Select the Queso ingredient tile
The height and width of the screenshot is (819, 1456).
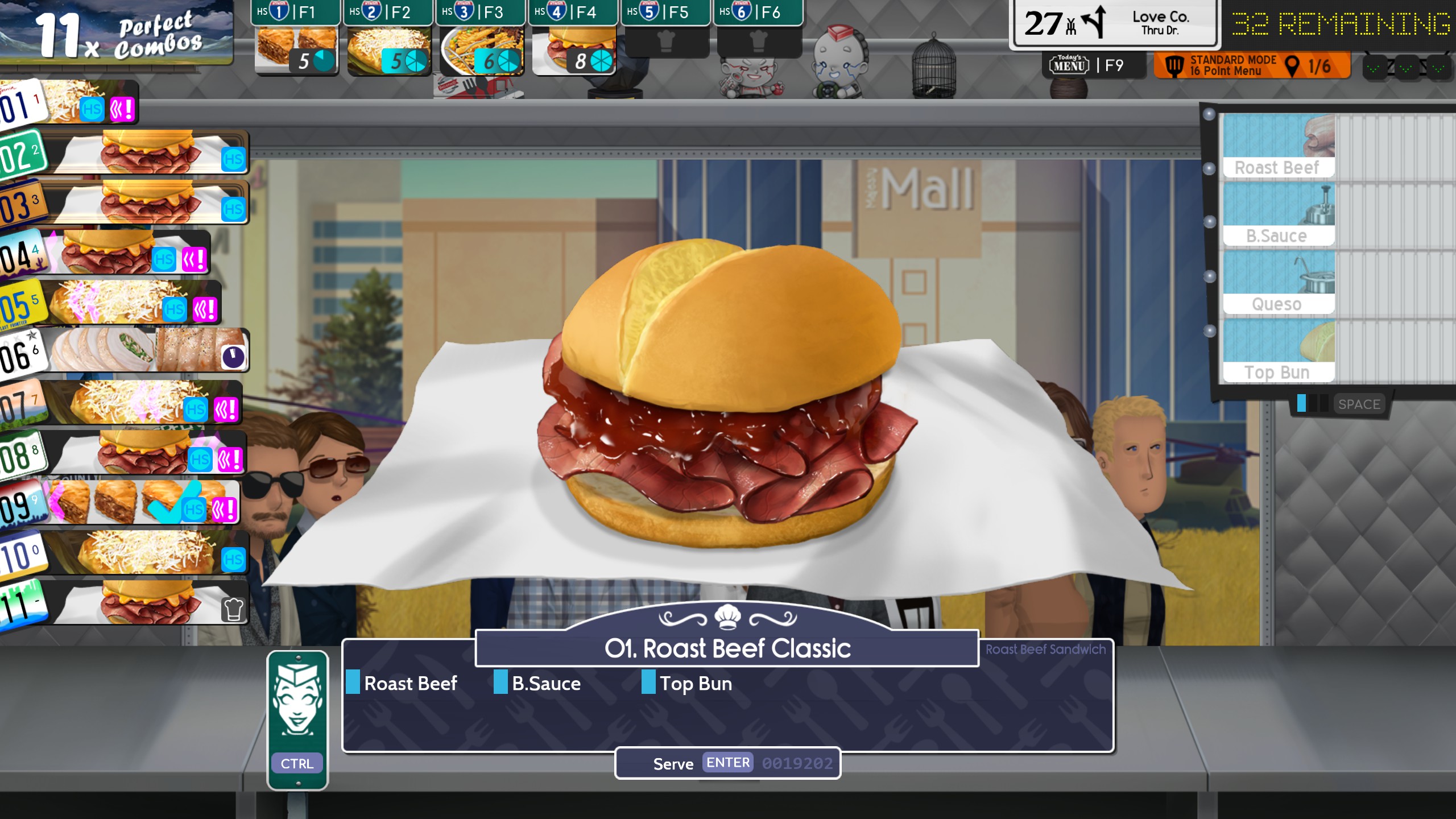coord(1279,282)
